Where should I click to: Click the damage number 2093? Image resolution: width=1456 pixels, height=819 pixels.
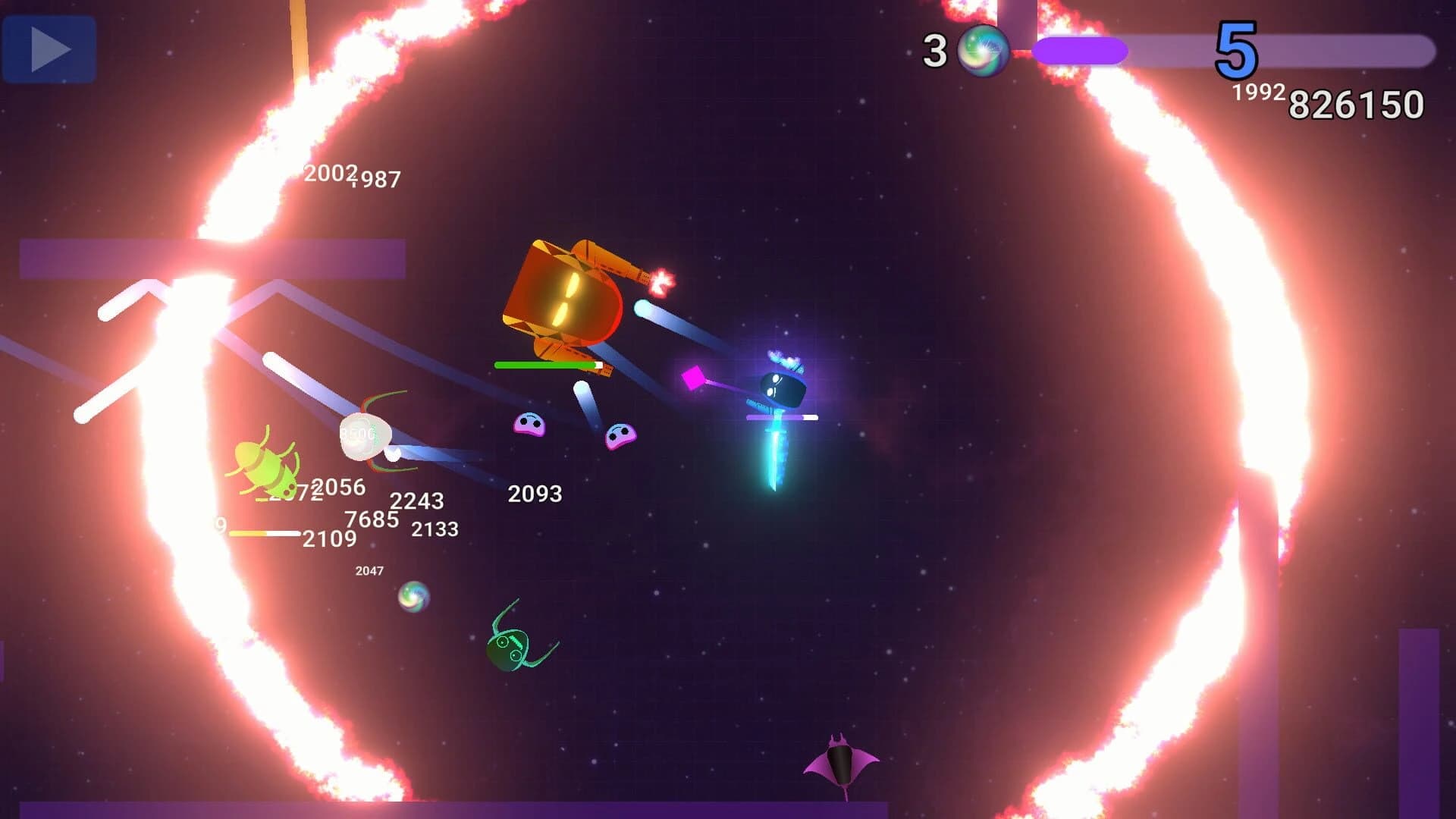[535, 494]
